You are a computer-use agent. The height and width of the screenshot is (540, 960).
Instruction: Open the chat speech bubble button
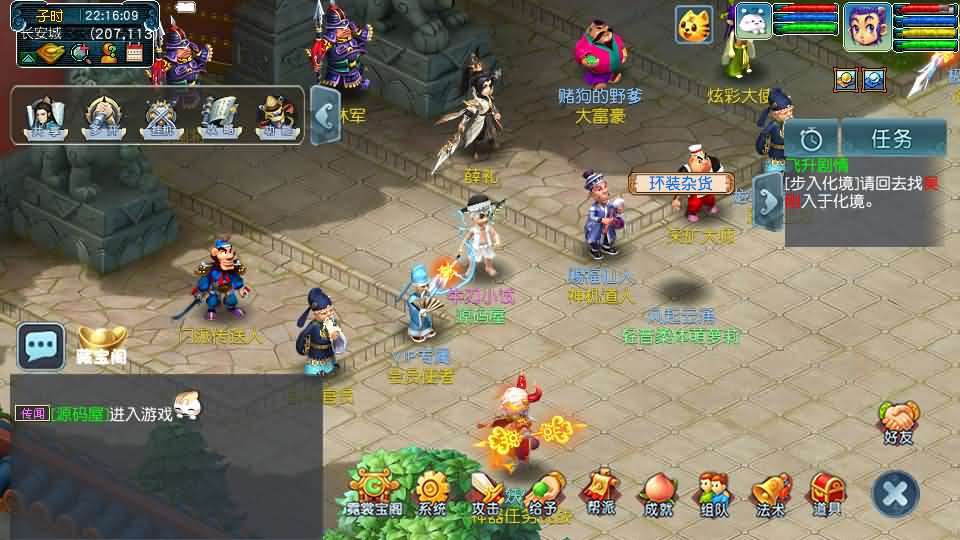coord(41,347)
